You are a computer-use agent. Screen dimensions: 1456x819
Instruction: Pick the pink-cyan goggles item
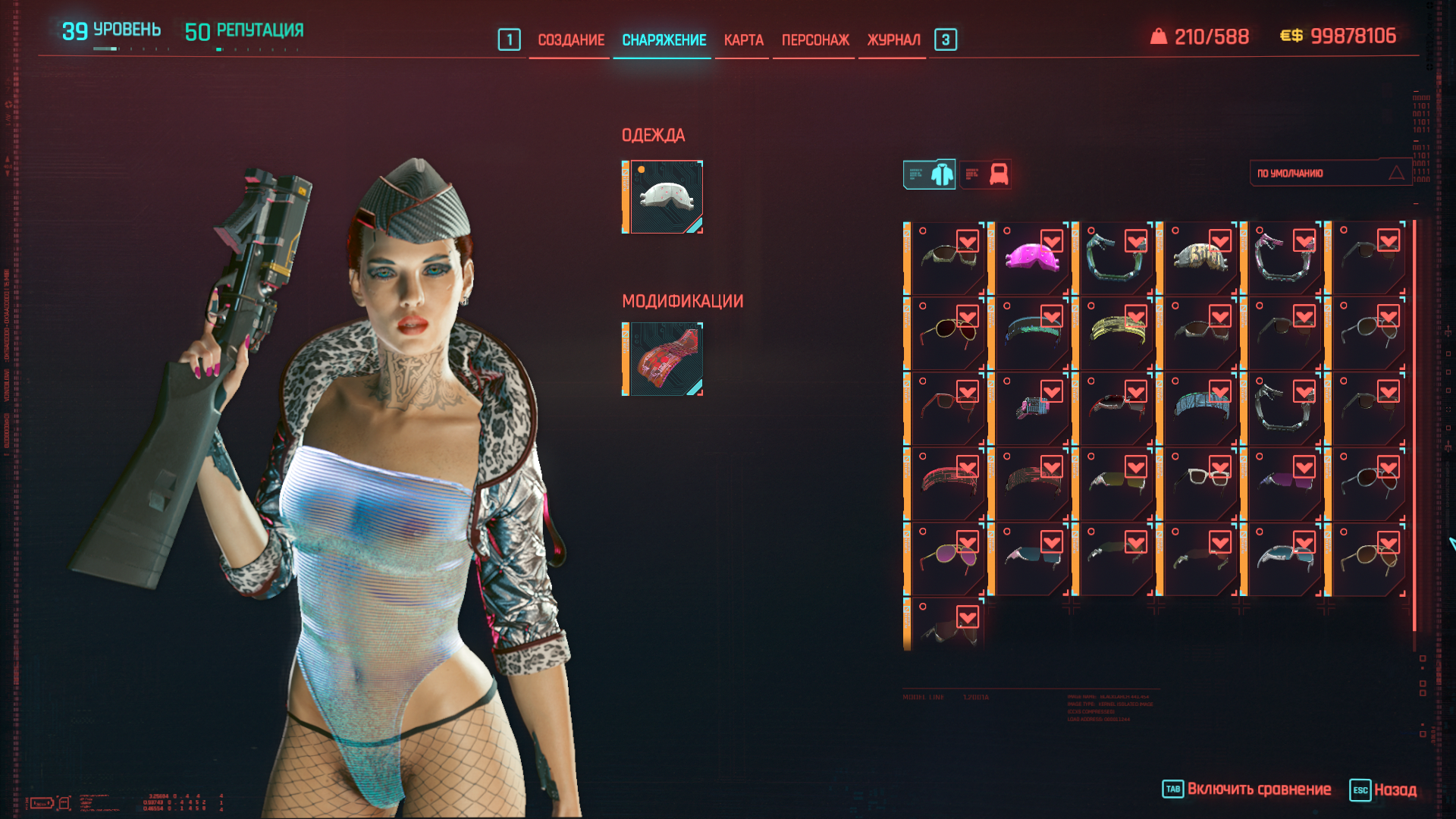tap(1031, 407)
